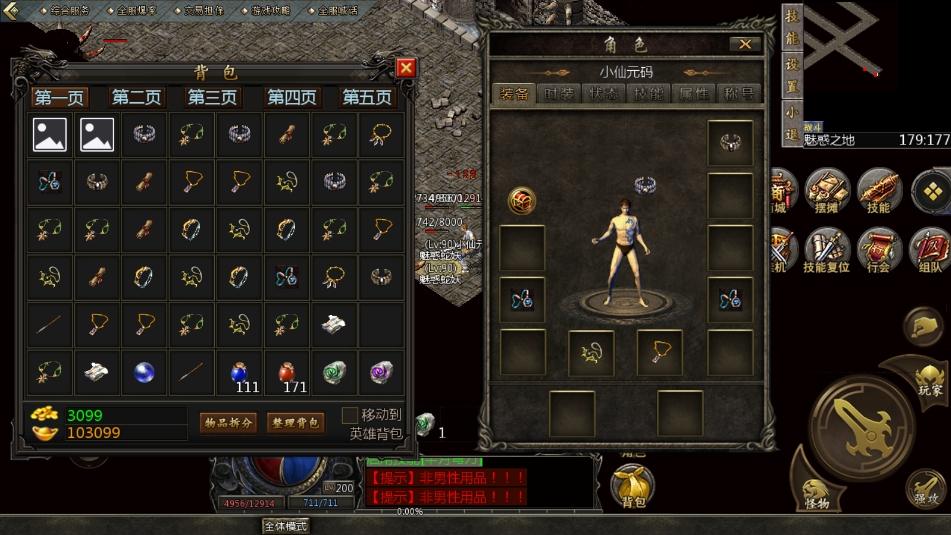Screen dimensions: 951x535
Task: Open the fifth backpack page (第五页)
Action: [x=367, y=97]
